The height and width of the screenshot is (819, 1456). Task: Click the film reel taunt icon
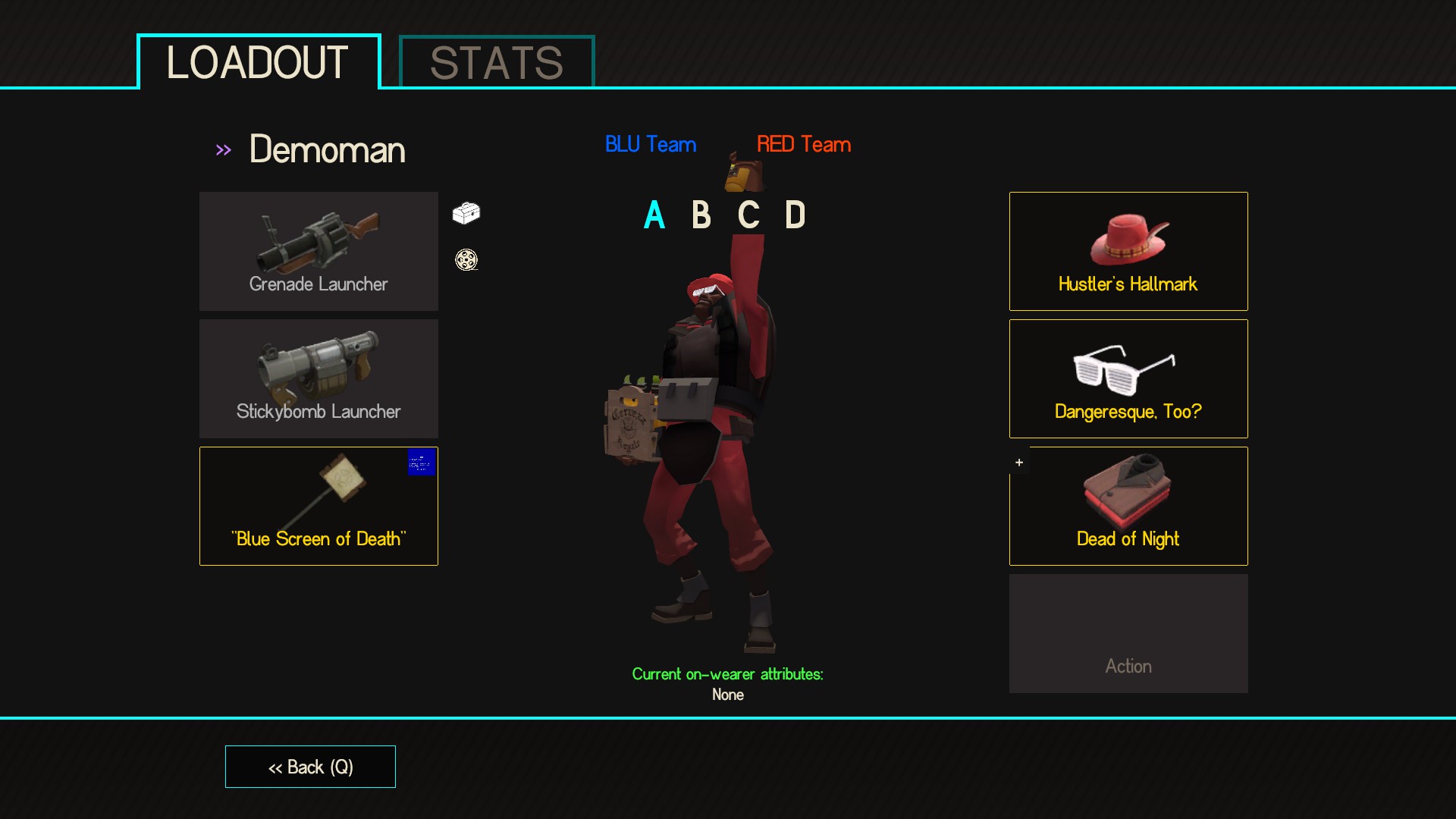pos(466,260)
